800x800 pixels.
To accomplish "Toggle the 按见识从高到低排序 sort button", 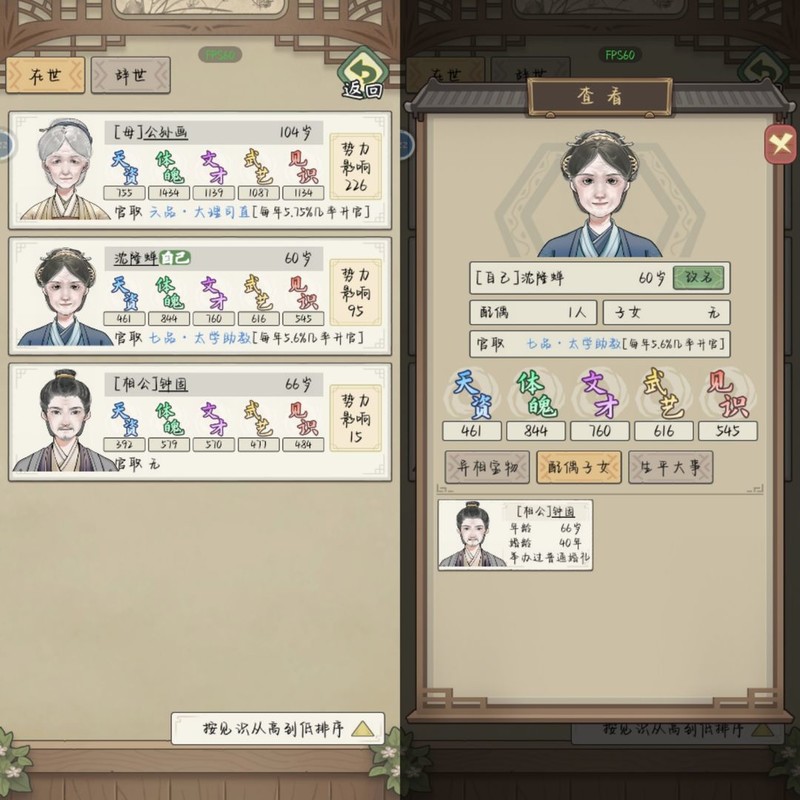I will point(277,728).
